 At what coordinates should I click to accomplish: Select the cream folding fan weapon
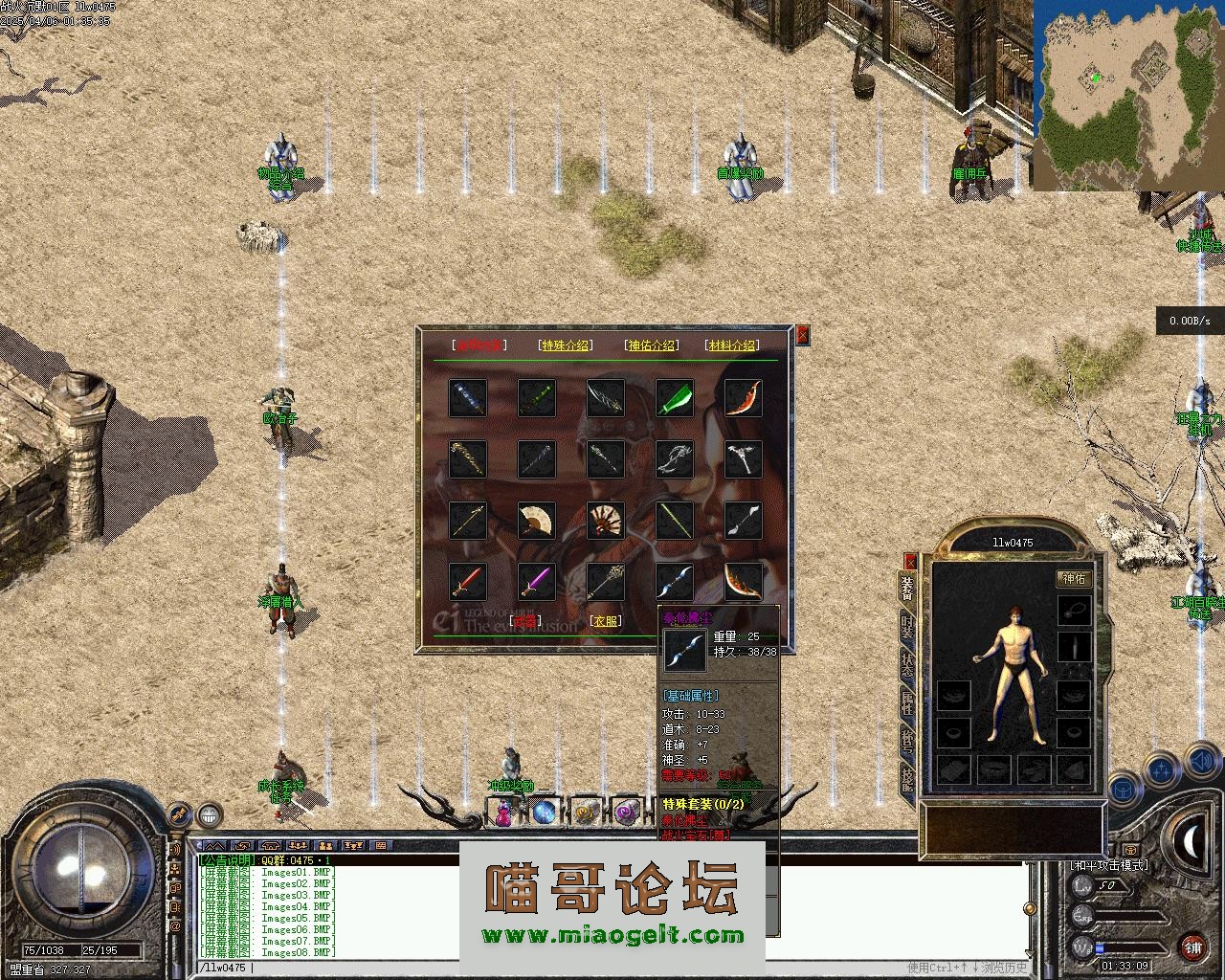coord(536,521)
